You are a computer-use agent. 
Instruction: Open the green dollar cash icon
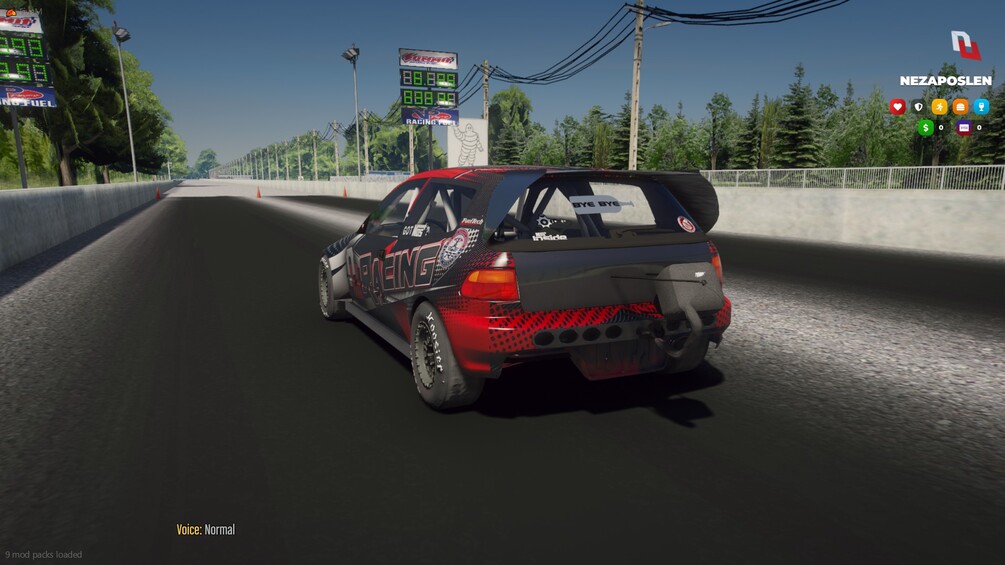click(x=925, y=128)
